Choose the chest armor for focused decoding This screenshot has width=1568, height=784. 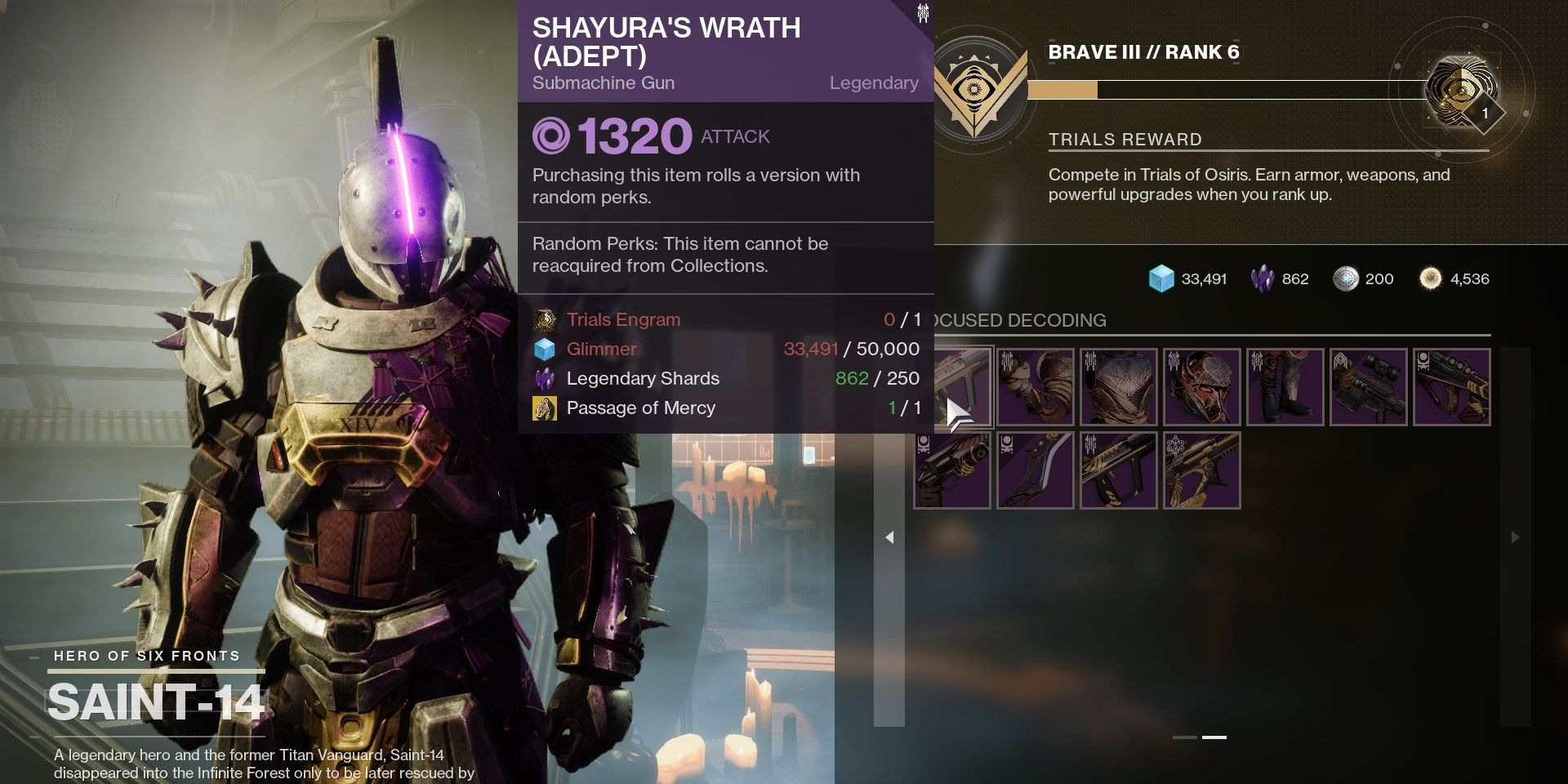(x=1119, y=386)
